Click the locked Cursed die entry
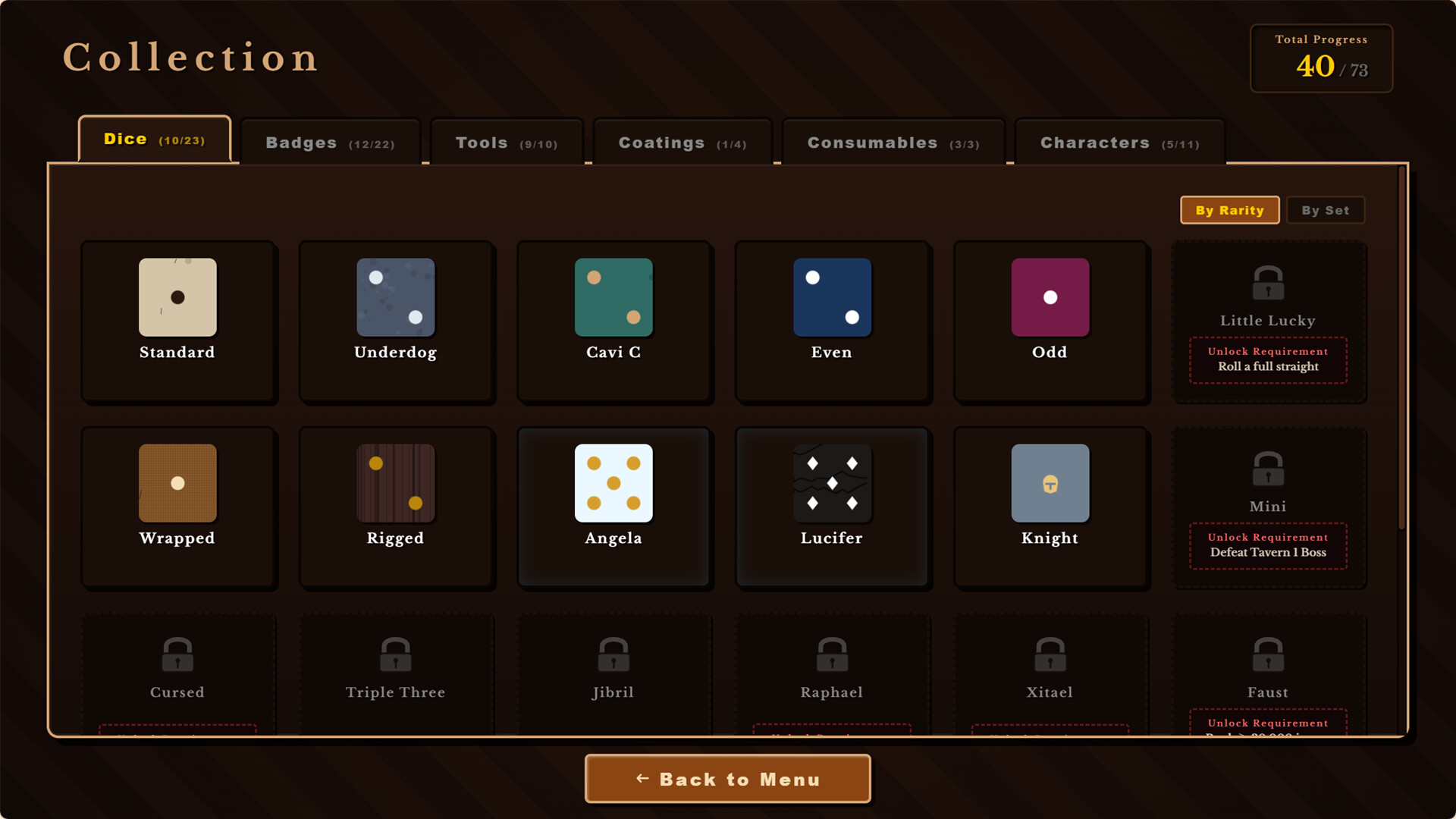Viewport: 1456px width, 819px height. [x=177, y=667]
